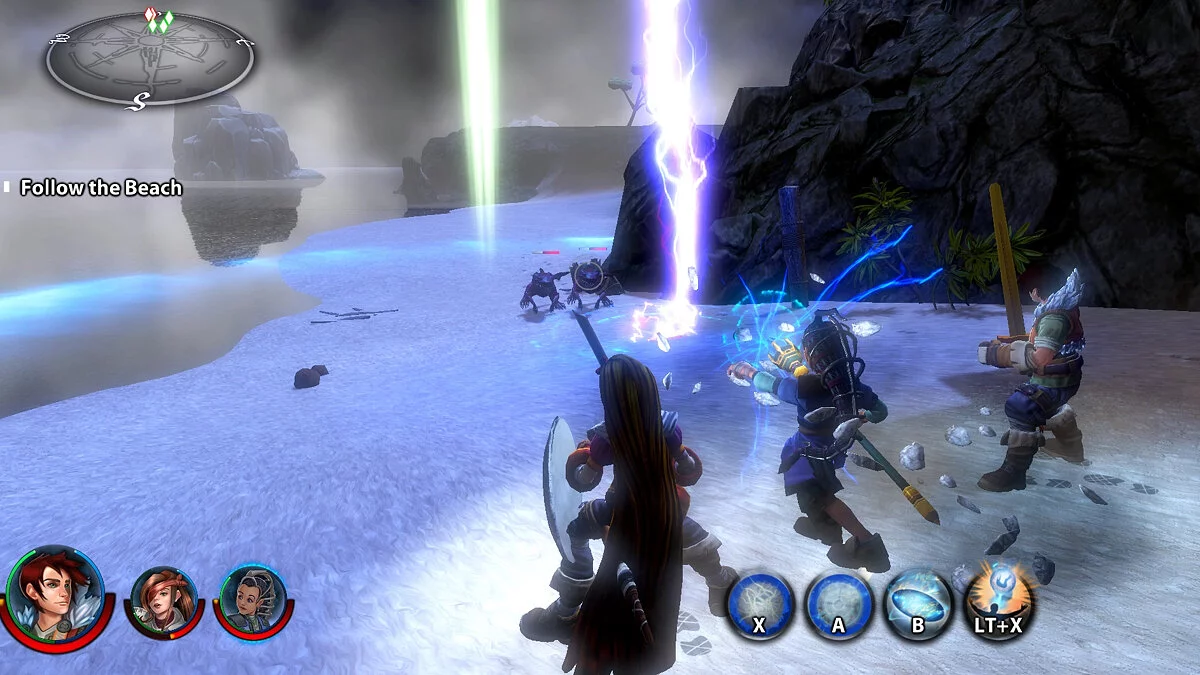Trigger the blue energy disc ability
Viewport: 1200px width, 675px height.
(x=918, y=603)
